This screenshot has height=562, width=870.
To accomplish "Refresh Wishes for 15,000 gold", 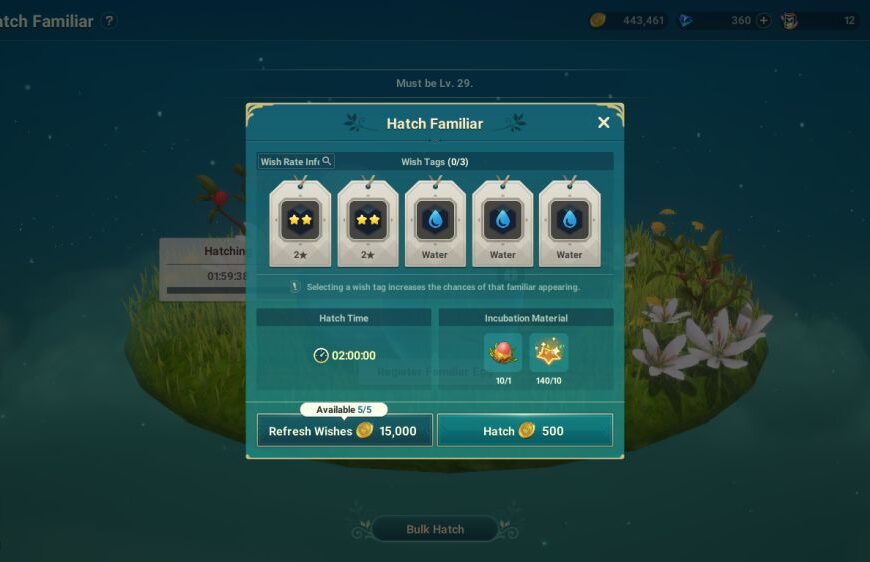I will point(345,431).
